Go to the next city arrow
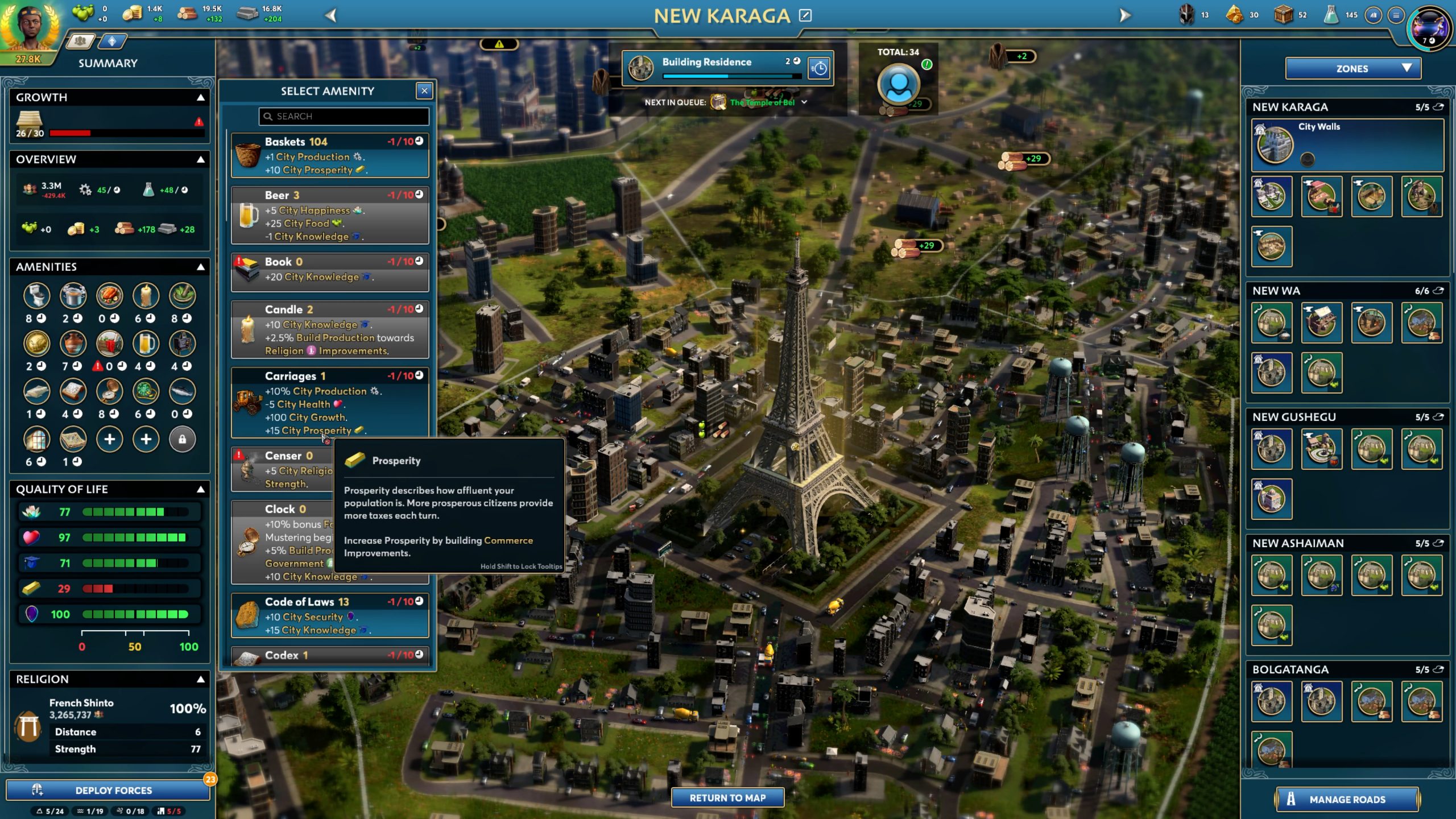Viewport: 1456px width, 819px height. pyautogui.click(x=1124, y=15)
